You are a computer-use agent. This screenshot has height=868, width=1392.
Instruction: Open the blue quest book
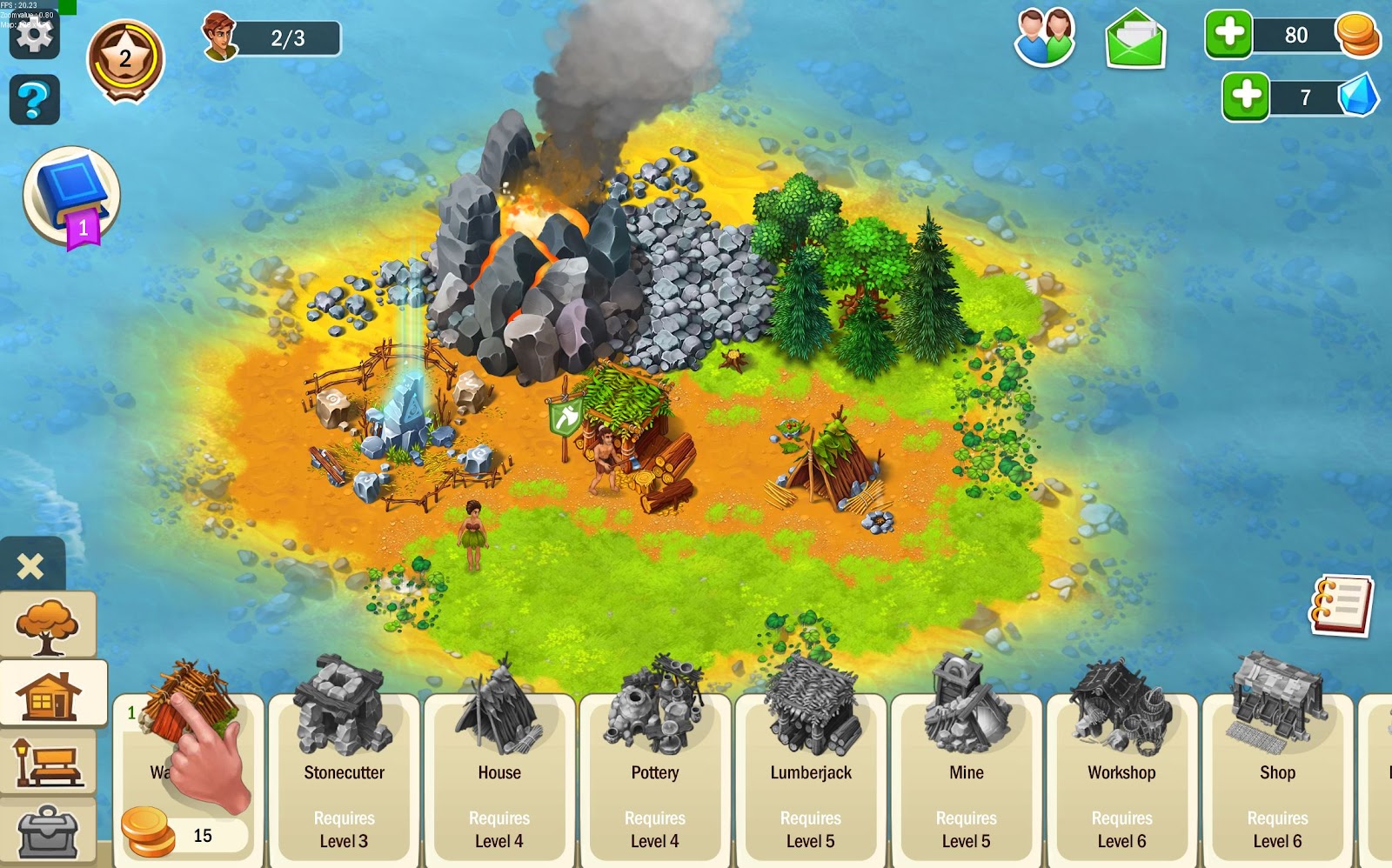(x=71, y=196)
